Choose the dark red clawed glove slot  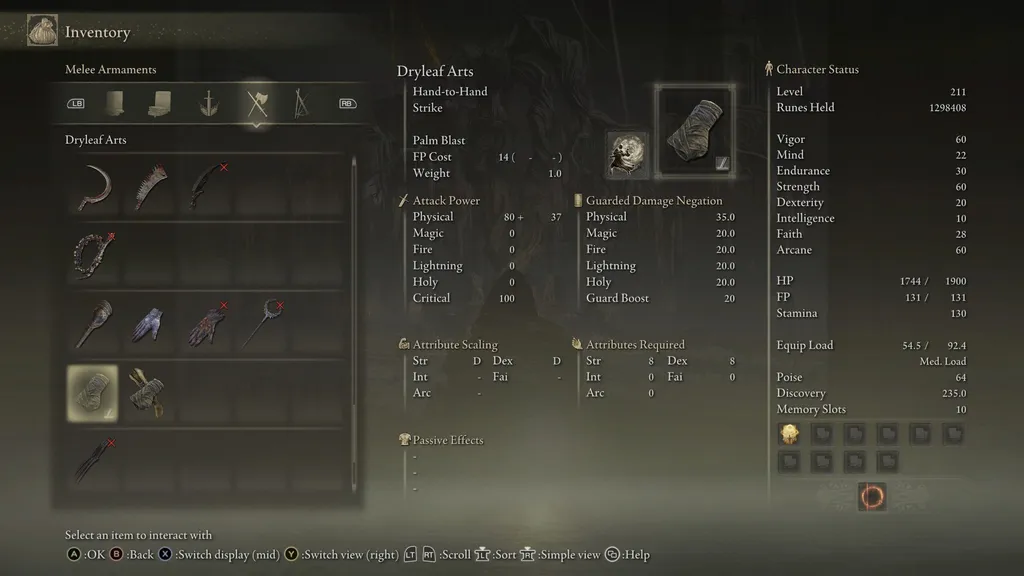[206, 324]
